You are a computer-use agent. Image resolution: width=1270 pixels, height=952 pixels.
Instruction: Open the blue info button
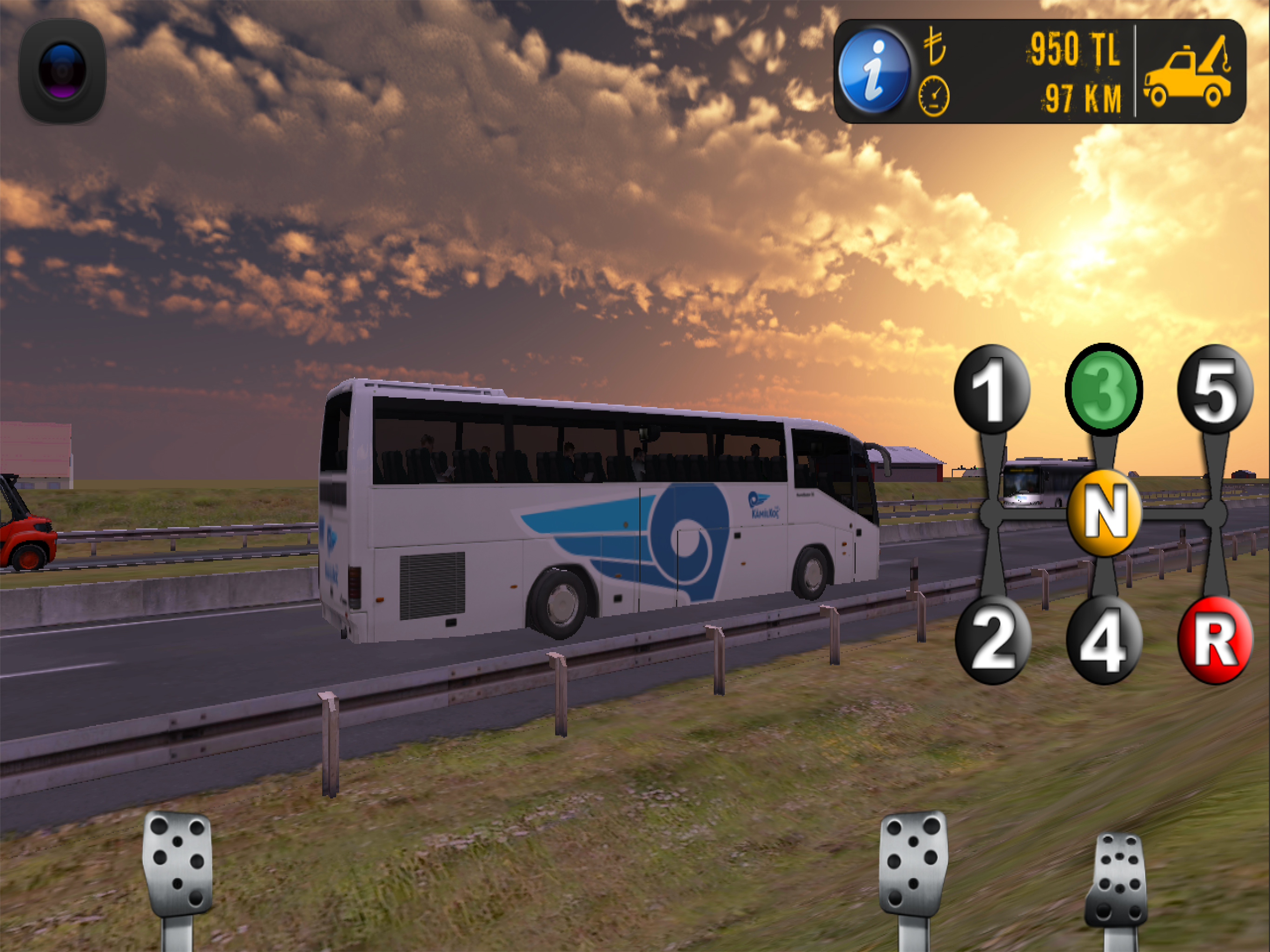873,71
